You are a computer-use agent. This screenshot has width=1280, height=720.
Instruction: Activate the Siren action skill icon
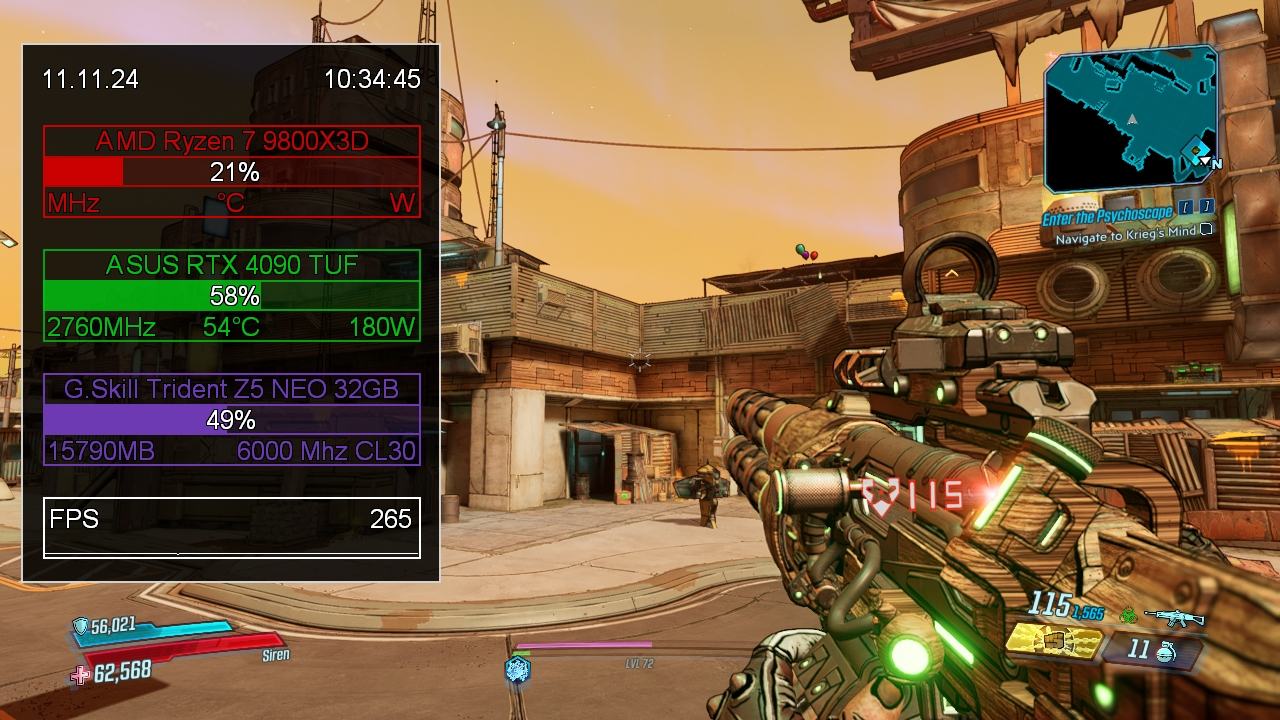click(x=517, y=669)
